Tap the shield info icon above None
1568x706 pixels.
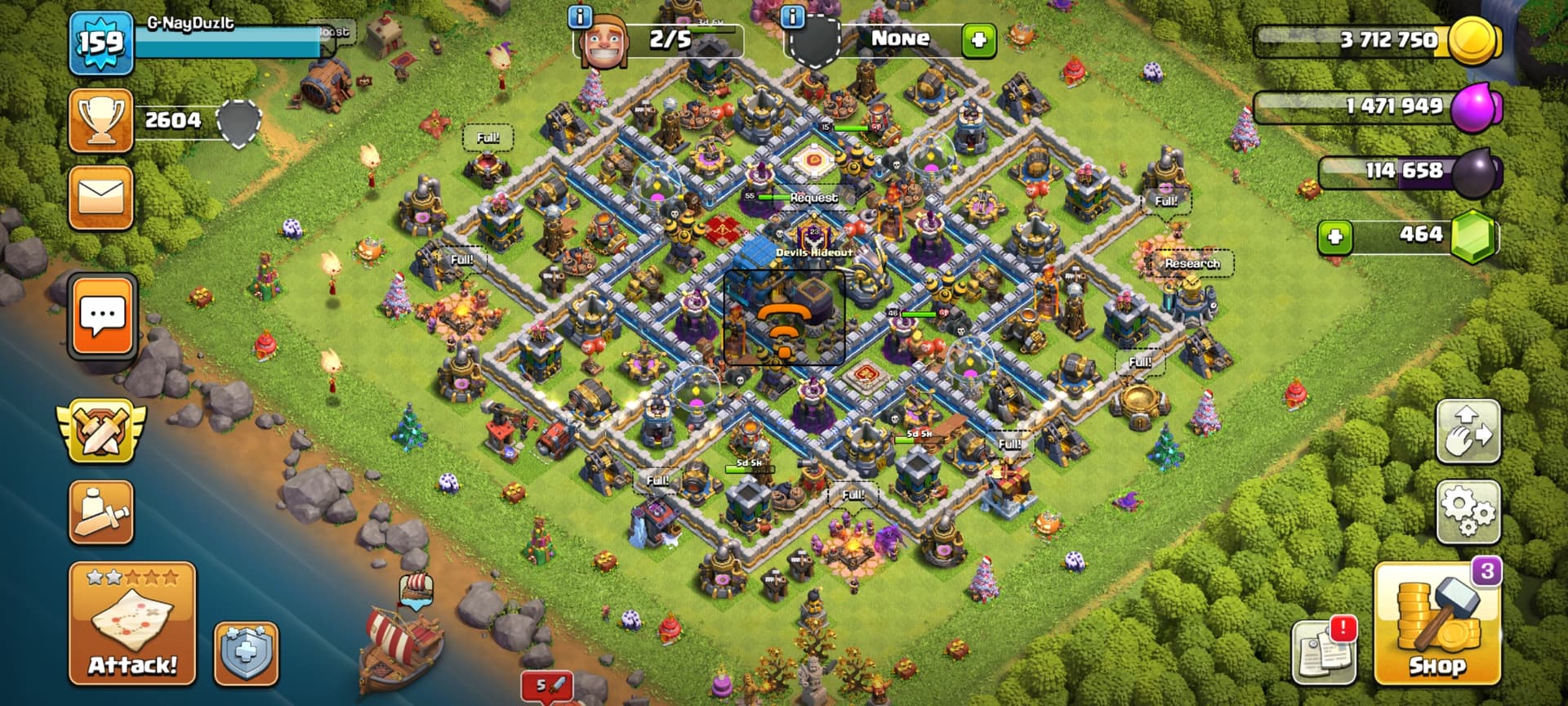793,16
